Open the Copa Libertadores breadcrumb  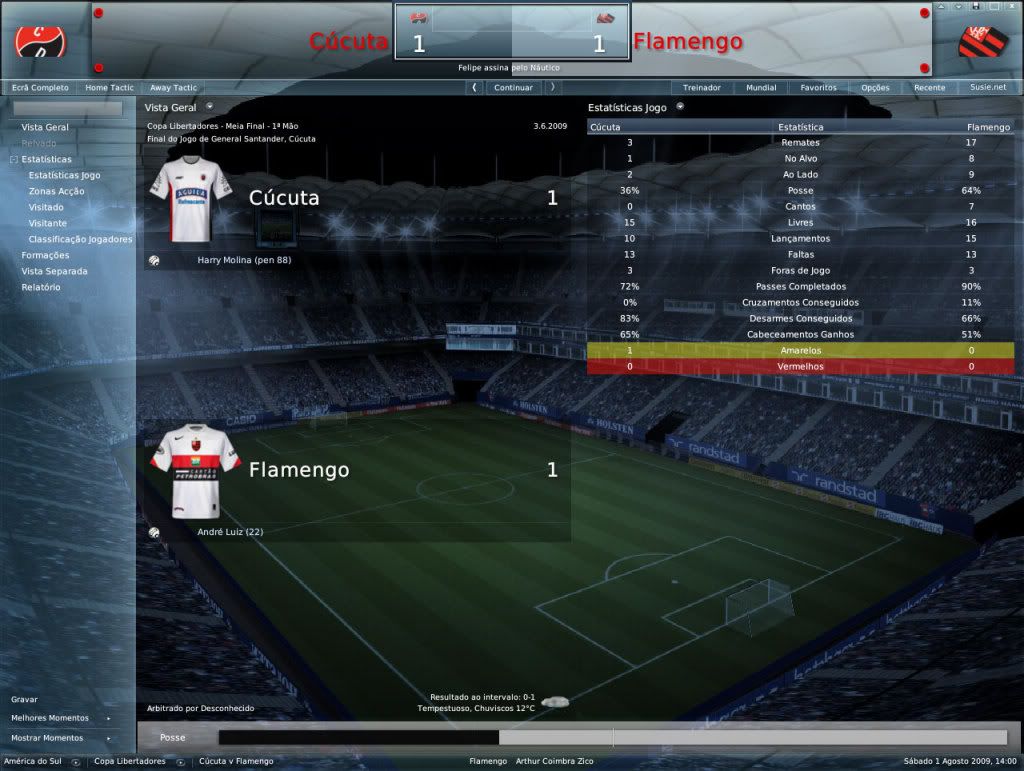pyautogui.click(x=130, y=762)
